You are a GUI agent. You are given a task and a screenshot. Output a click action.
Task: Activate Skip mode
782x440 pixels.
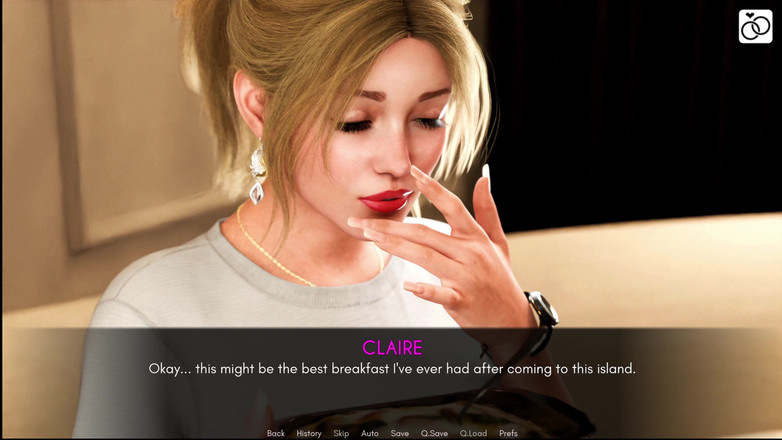coord(341,433)
